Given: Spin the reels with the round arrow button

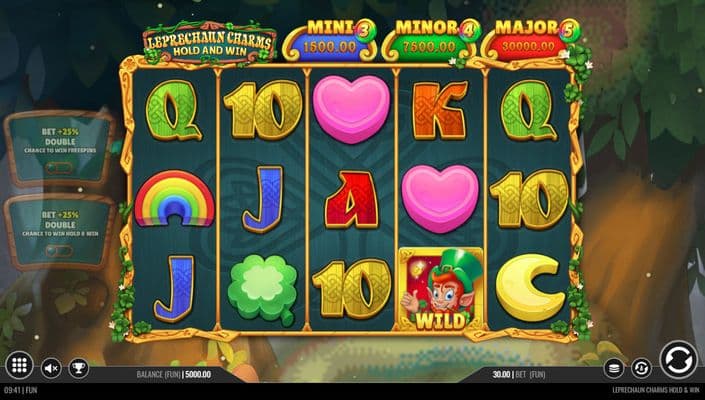Looking at the screenshot, I should [677, 360].
